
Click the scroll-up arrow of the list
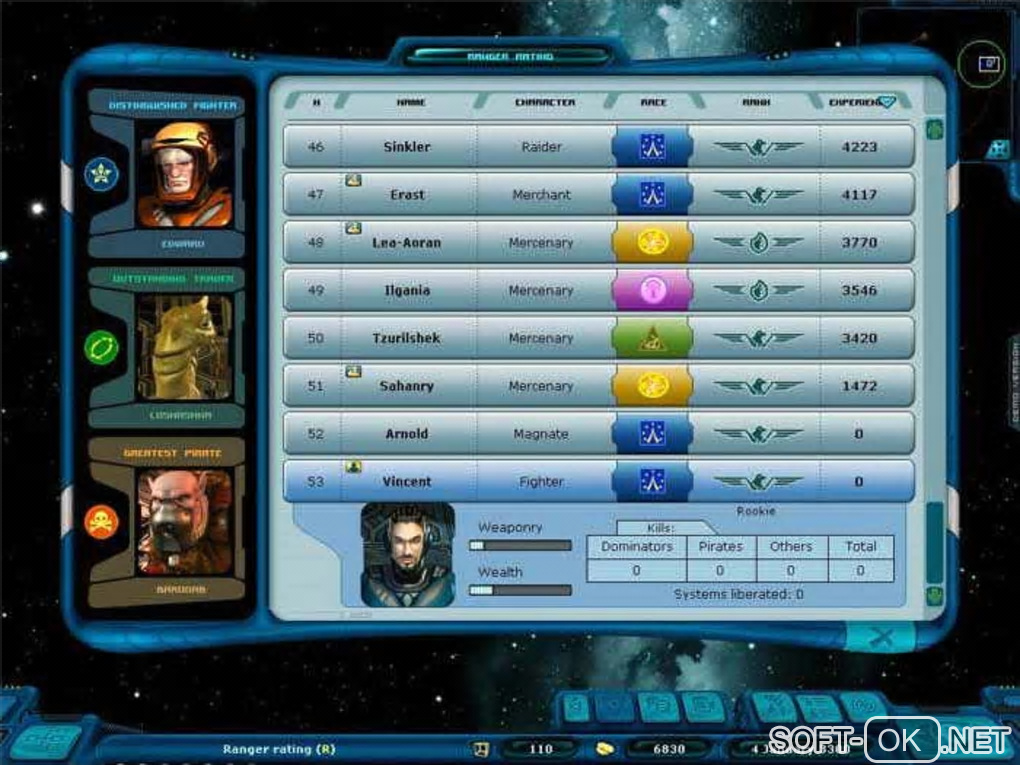coord(935,130)
